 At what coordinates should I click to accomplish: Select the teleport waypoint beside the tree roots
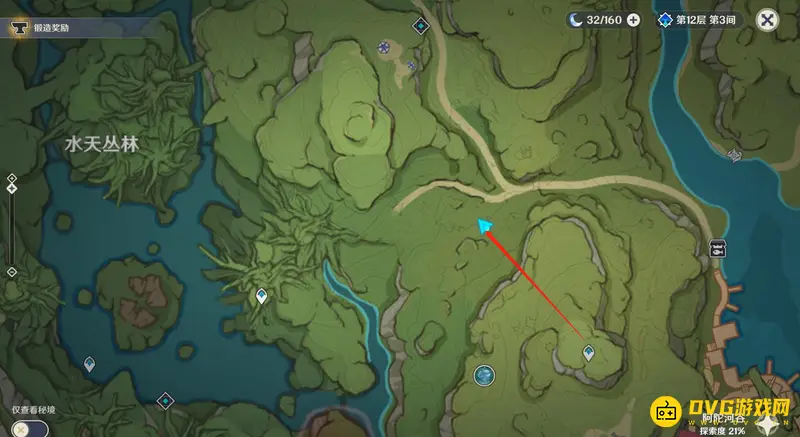262,295
